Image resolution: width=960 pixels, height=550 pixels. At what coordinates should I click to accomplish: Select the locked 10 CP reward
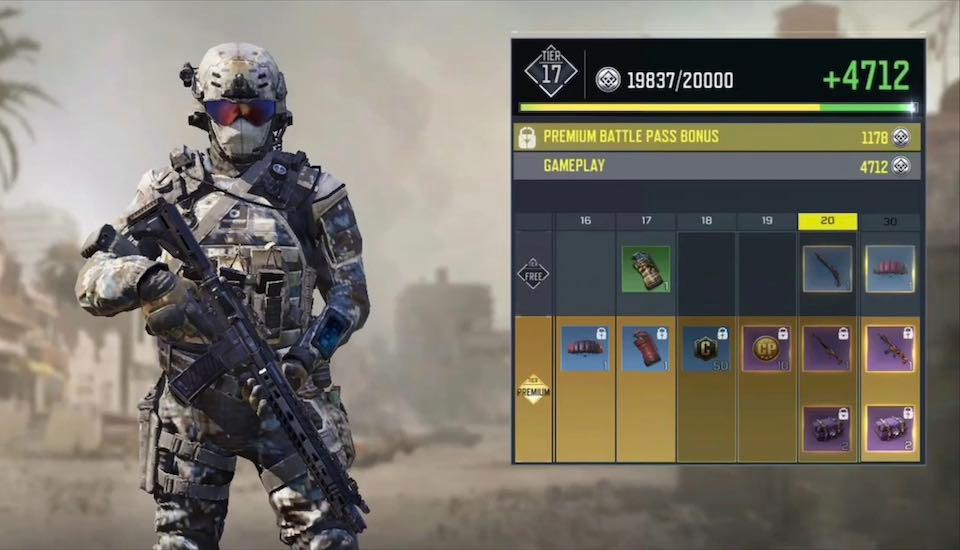tap(767, 349)
